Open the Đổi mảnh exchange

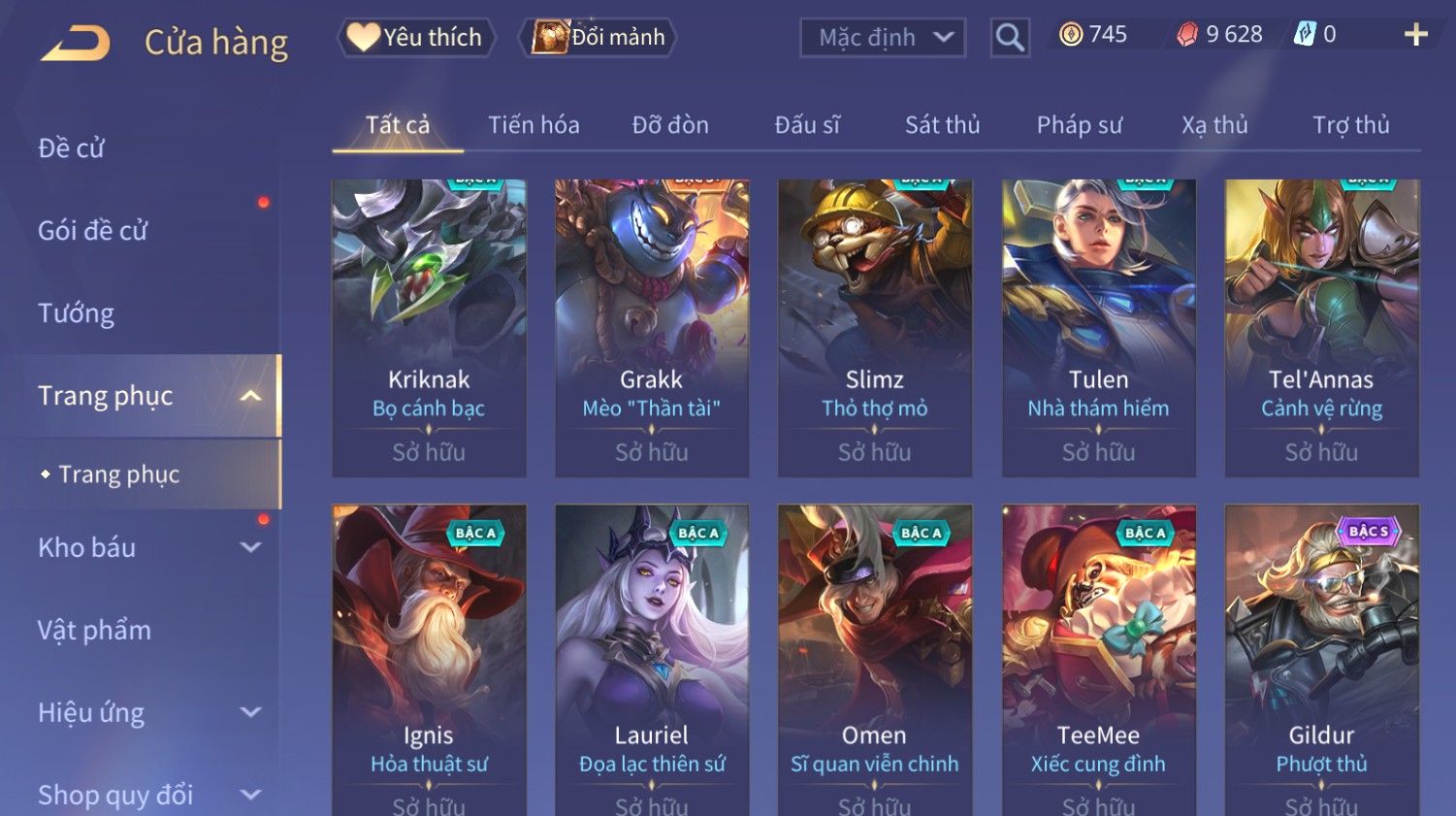[x=599, y=38]
